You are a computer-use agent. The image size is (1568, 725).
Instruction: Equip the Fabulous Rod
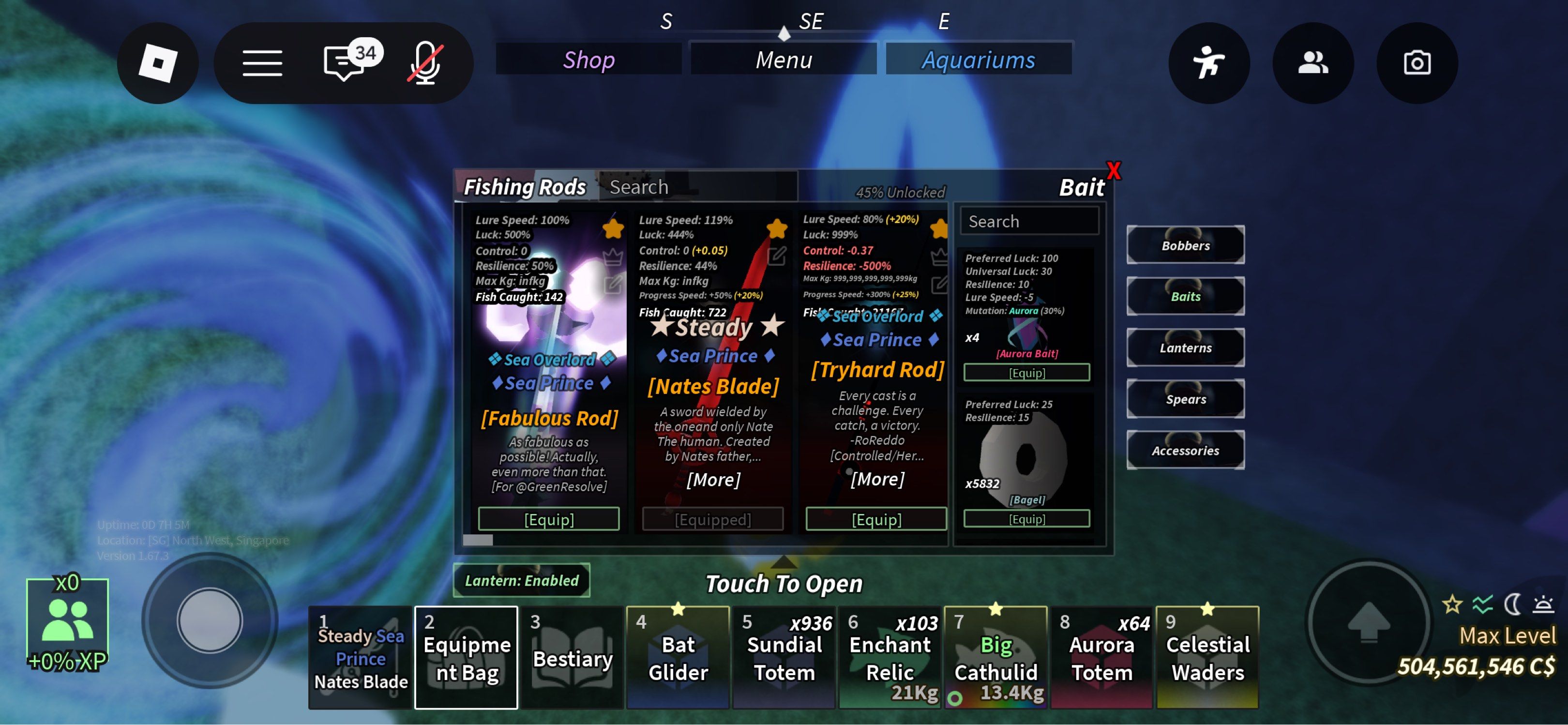click(548, 519)
